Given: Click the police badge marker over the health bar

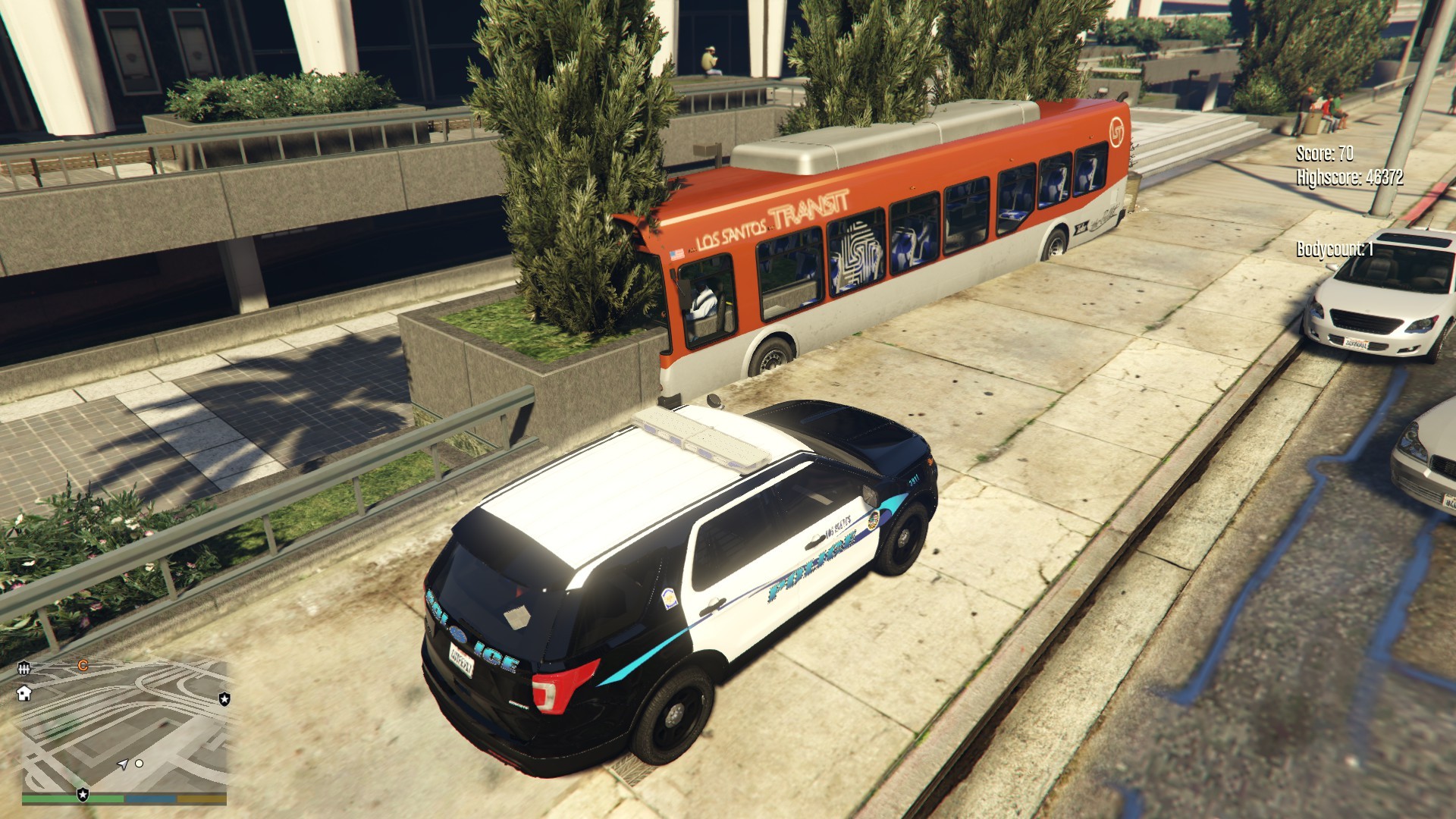Looking at the screenshot, I should 83,794.
